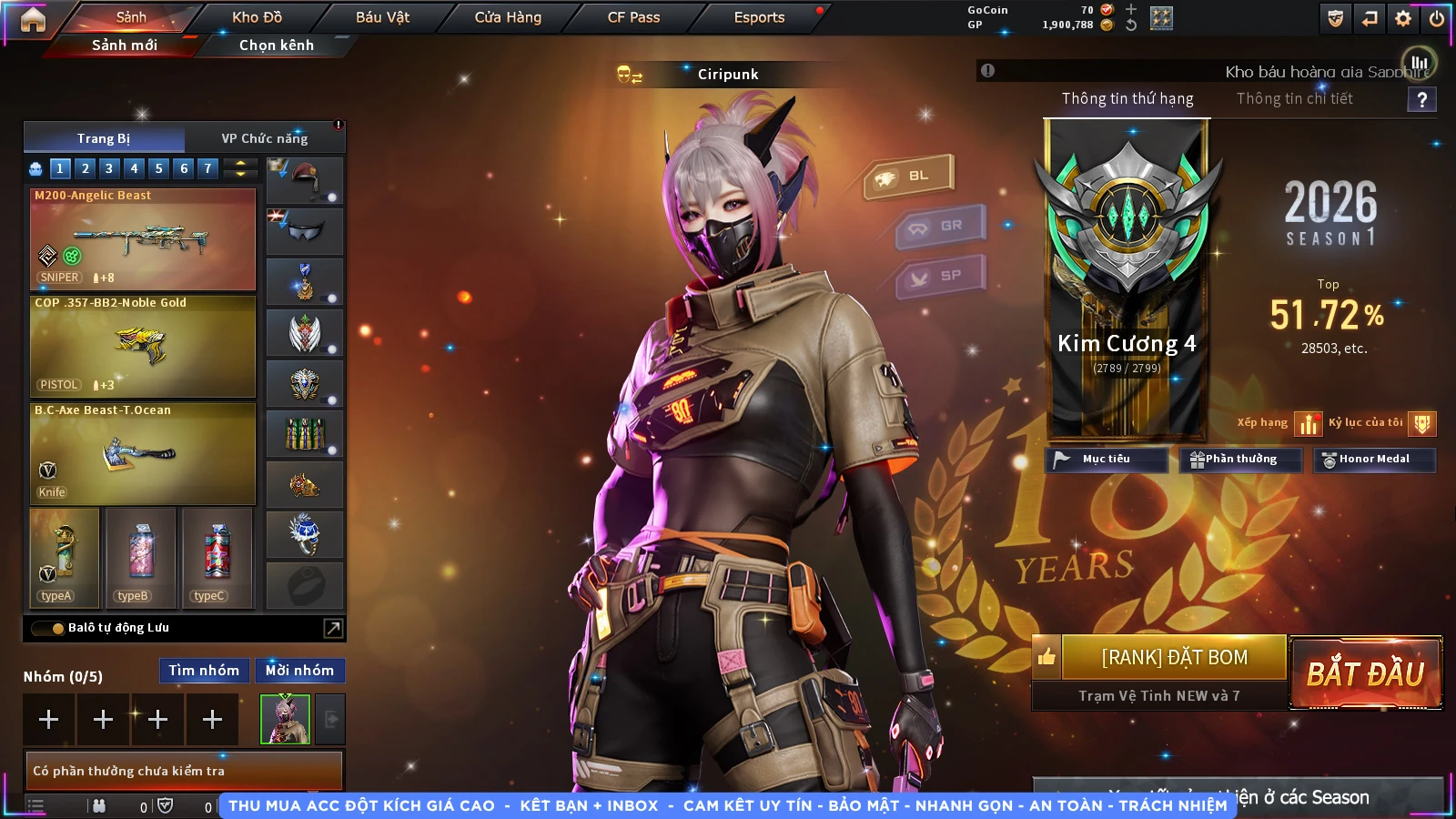The image size is (1456, 819).
Task: Select the B.C-Axe Beast knife slot
Action: coord(143,453)
